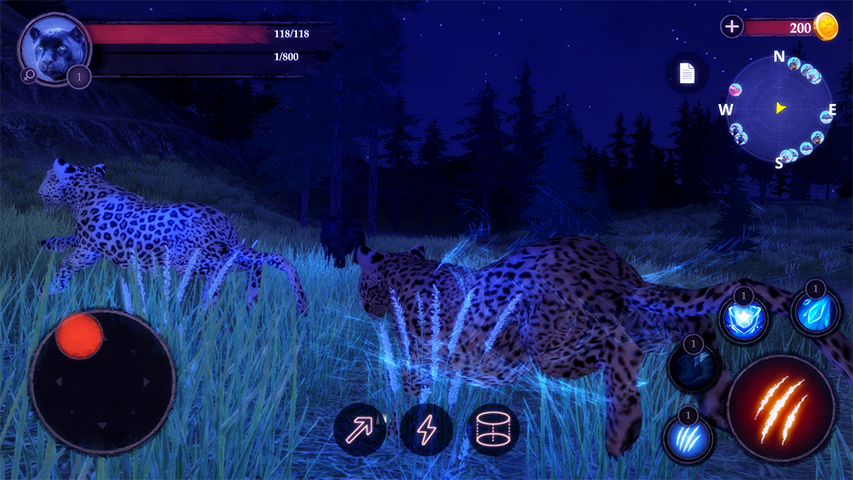Screen dimensions: 853x480
Task: Open the circular compass minimap
Action: tap(780, 108)
